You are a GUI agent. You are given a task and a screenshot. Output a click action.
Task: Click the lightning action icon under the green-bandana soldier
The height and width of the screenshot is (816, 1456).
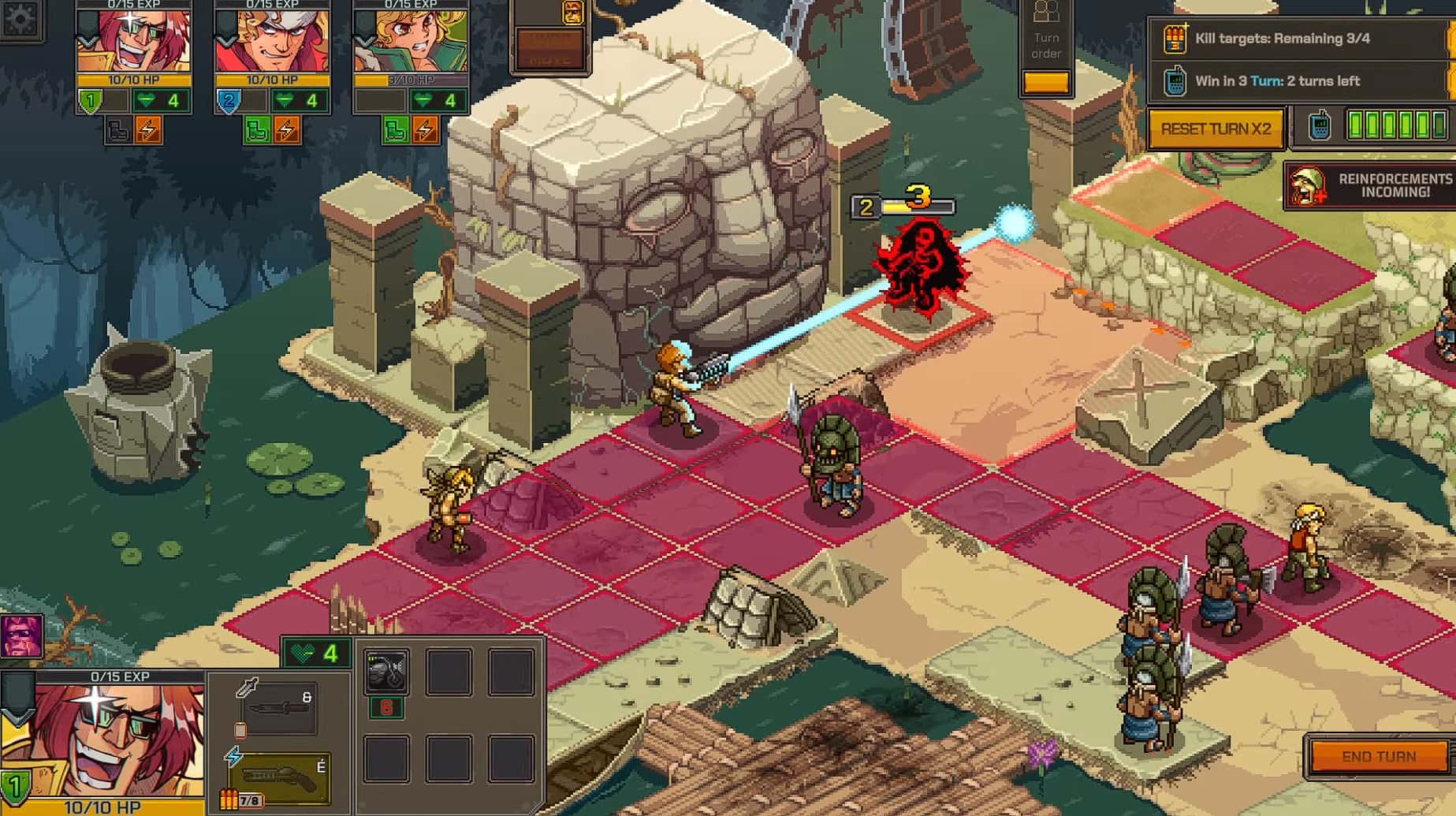(x=425, y=130)
